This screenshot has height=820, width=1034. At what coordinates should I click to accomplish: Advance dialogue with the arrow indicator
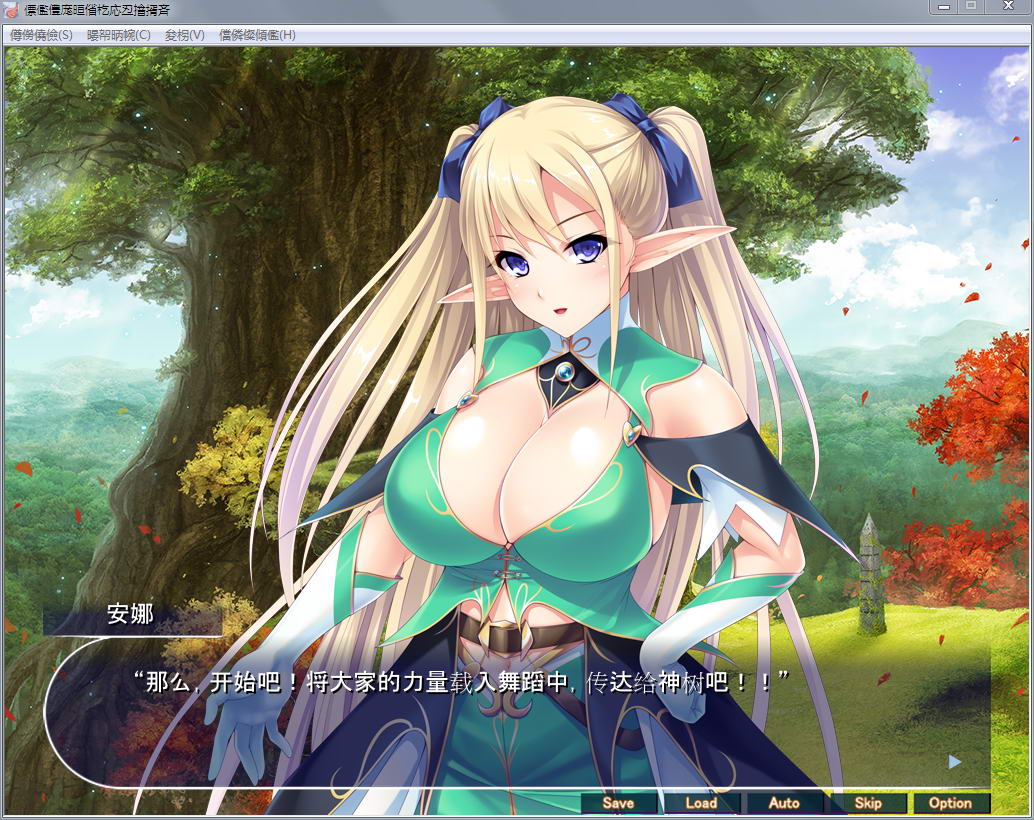click(954, 762)
